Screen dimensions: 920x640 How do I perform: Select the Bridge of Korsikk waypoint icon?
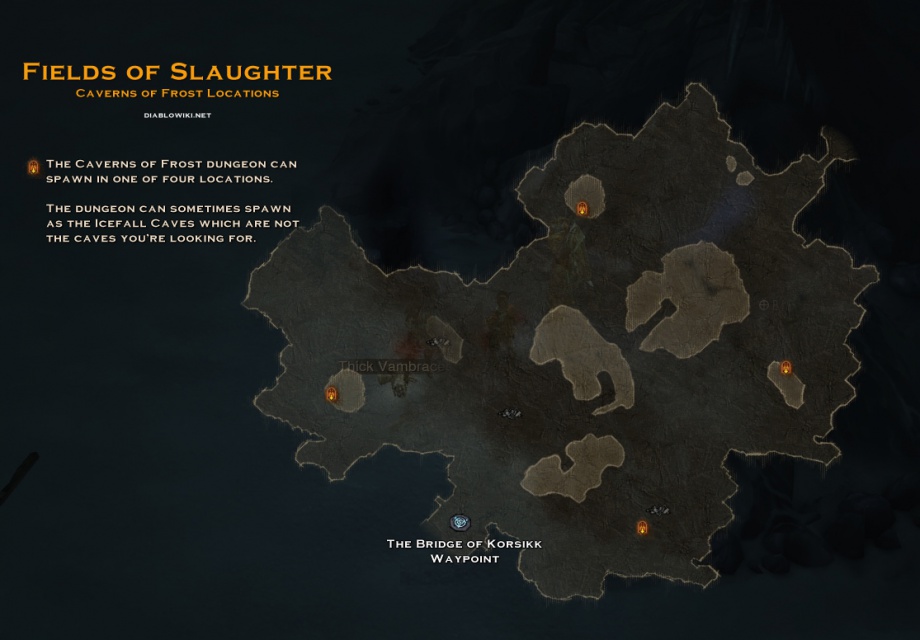[460, 522]
